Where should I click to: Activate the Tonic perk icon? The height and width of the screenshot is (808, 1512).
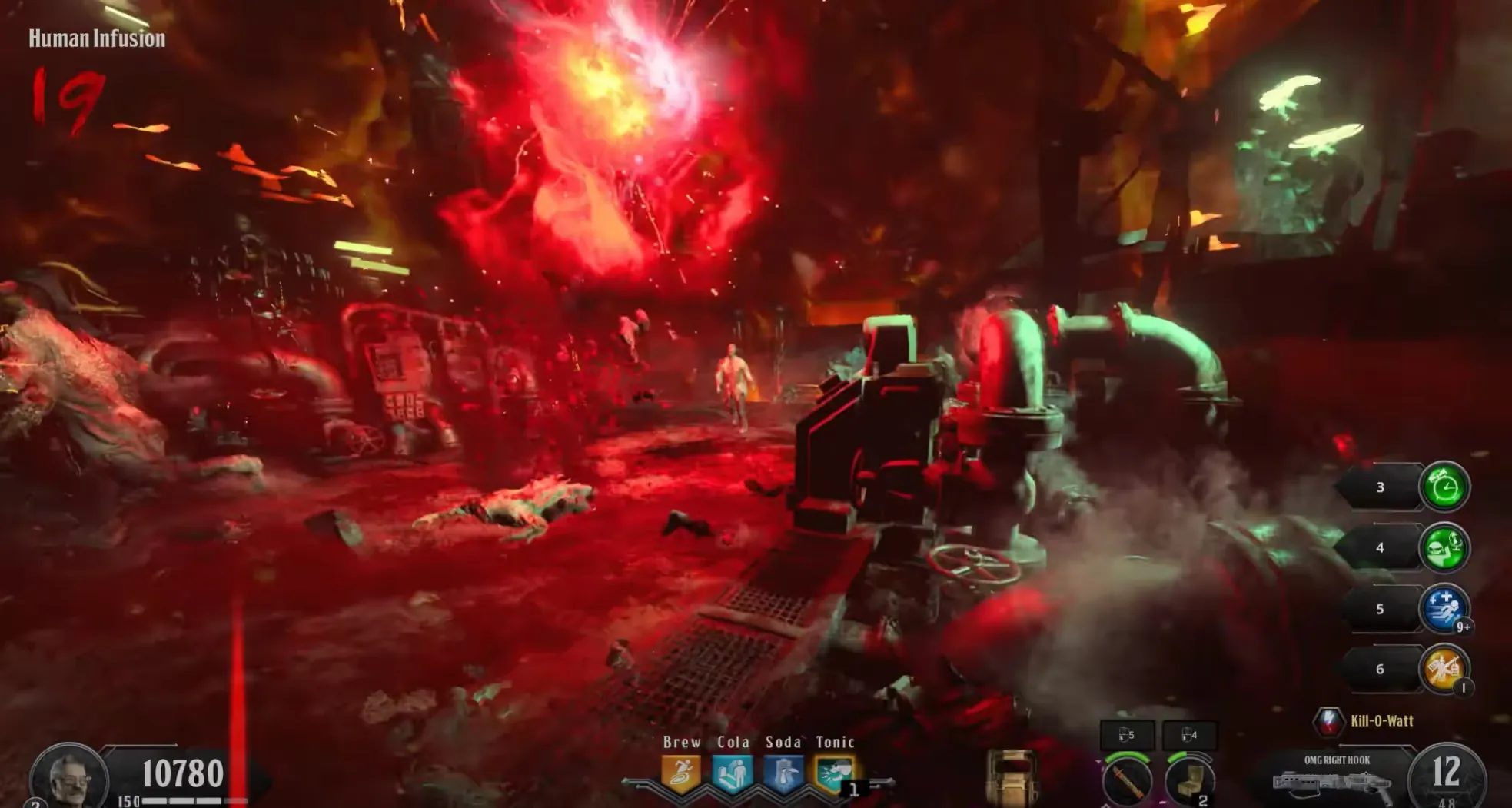click(834, 773)
